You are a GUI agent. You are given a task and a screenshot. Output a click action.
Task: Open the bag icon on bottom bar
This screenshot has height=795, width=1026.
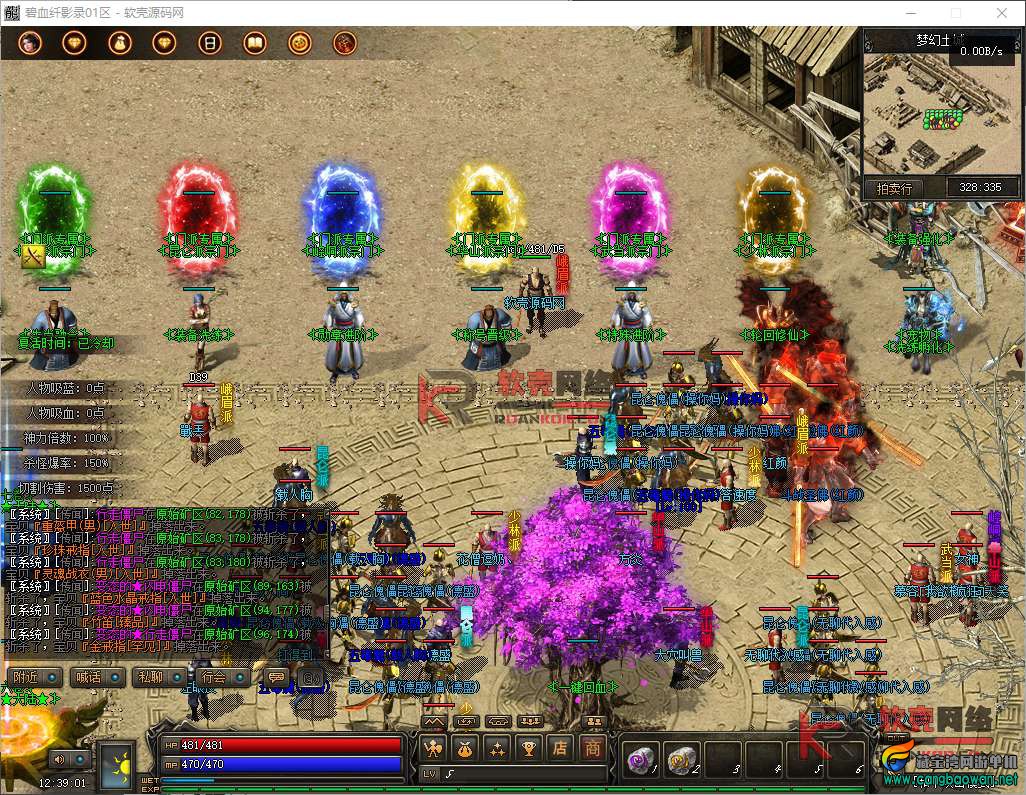point(465,748)
